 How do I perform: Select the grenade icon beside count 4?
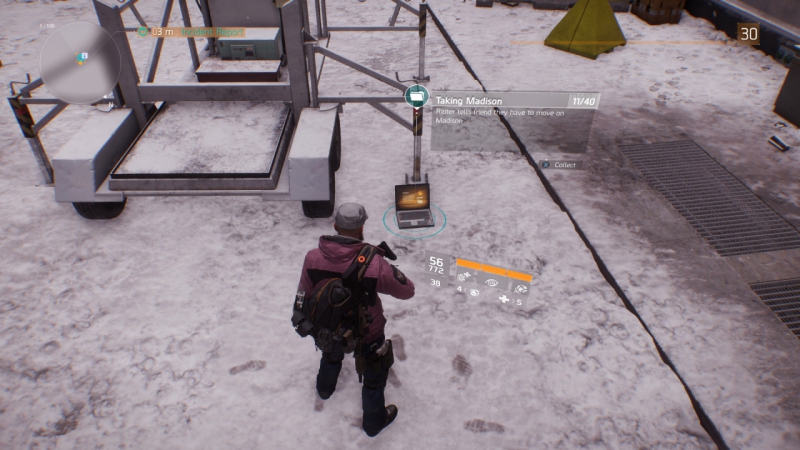click(x=474, y=293)
